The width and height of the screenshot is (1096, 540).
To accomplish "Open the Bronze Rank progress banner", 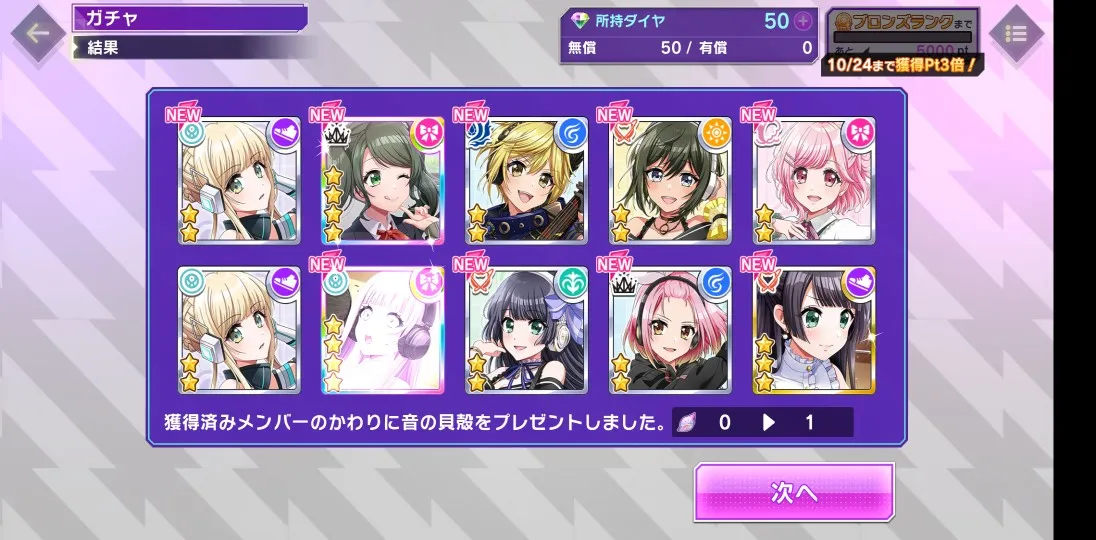I will (902, 42).
